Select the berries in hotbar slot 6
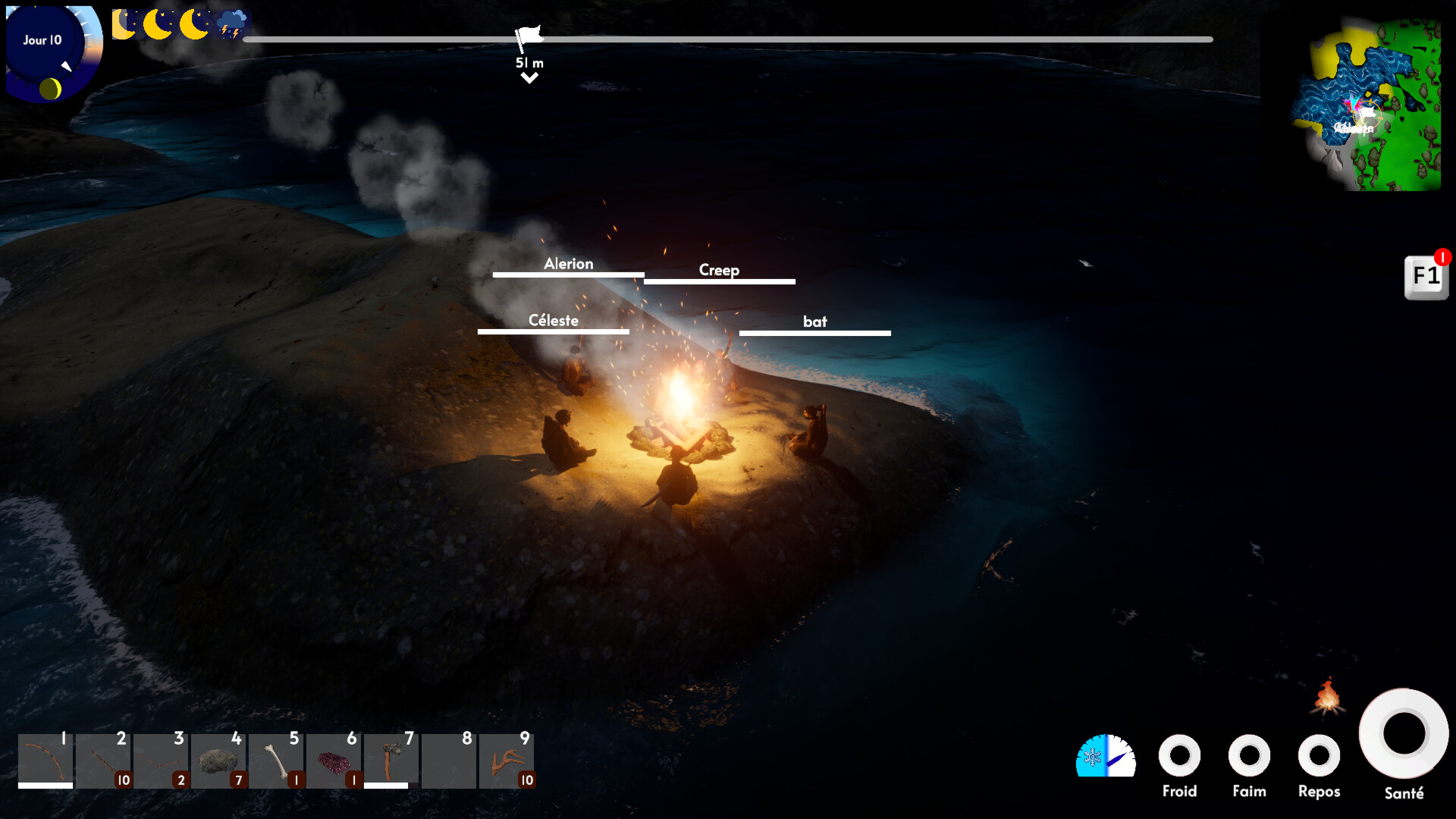The height and width of the screenshot is (819, 1456). point(334,761)
